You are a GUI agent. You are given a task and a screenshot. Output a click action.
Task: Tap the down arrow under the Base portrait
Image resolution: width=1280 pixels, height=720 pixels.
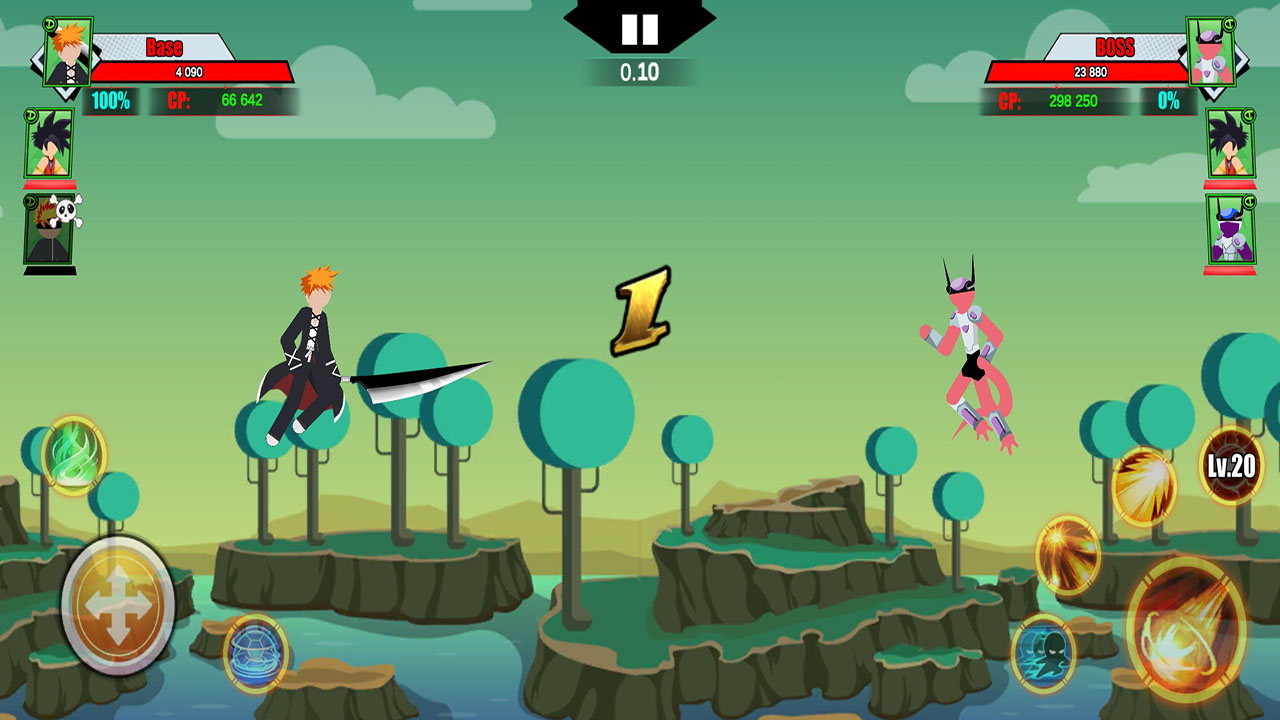(x=68, y=91)
